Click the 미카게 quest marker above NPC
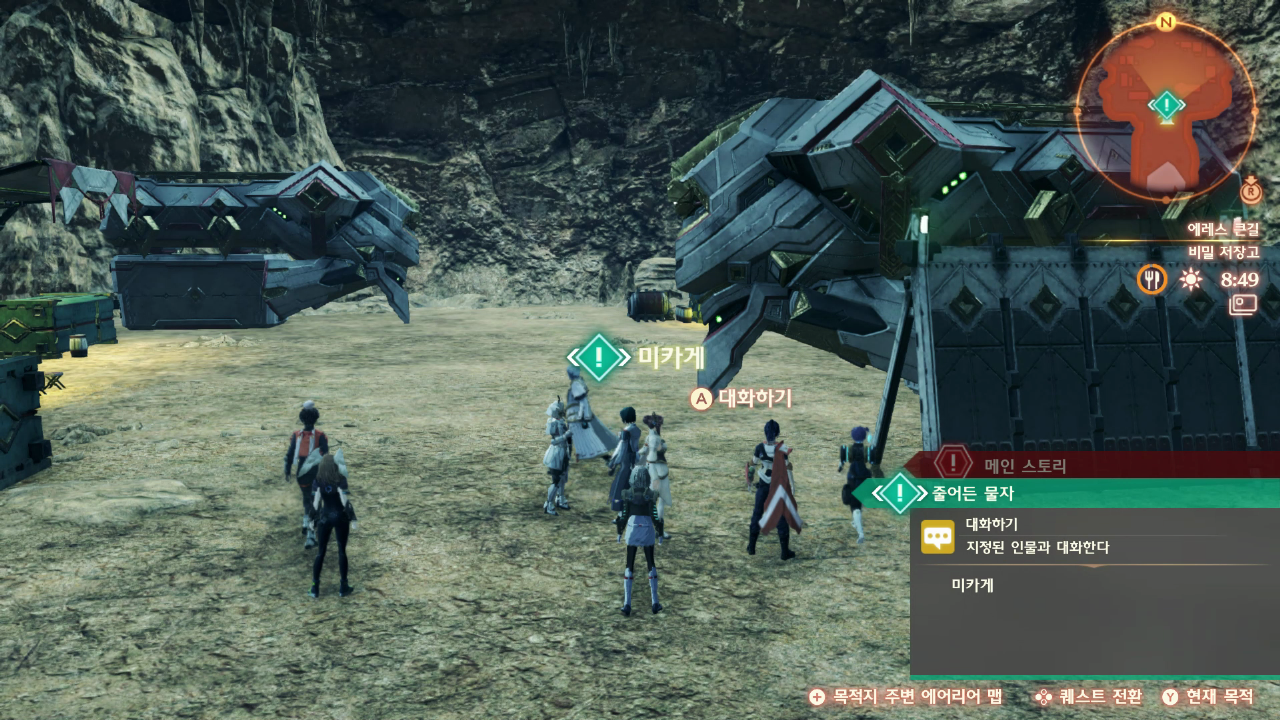The image size is (1280, 720). [598, 357]
